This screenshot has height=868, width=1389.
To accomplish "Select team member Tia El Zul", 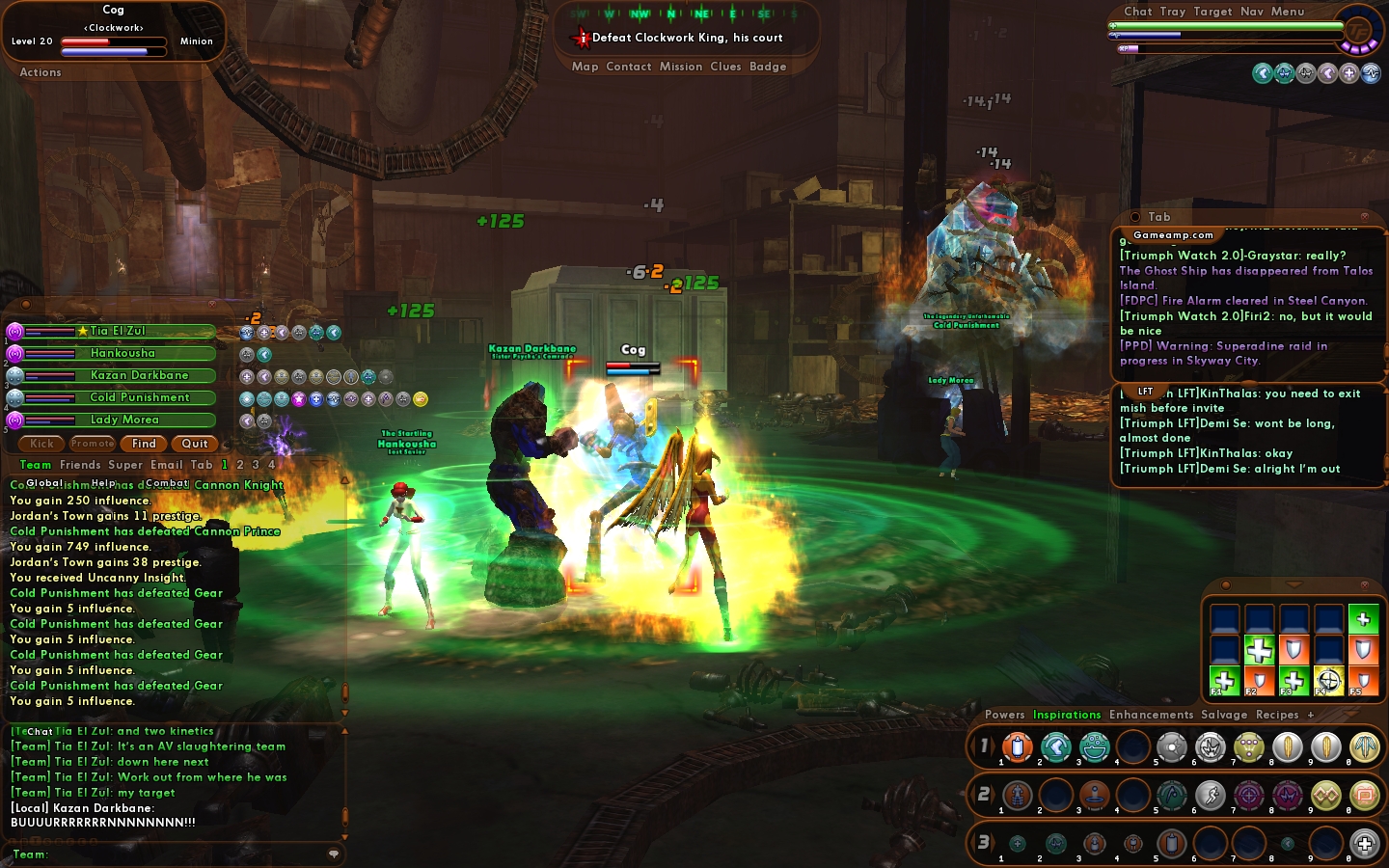I will click(x=118, y=331).
